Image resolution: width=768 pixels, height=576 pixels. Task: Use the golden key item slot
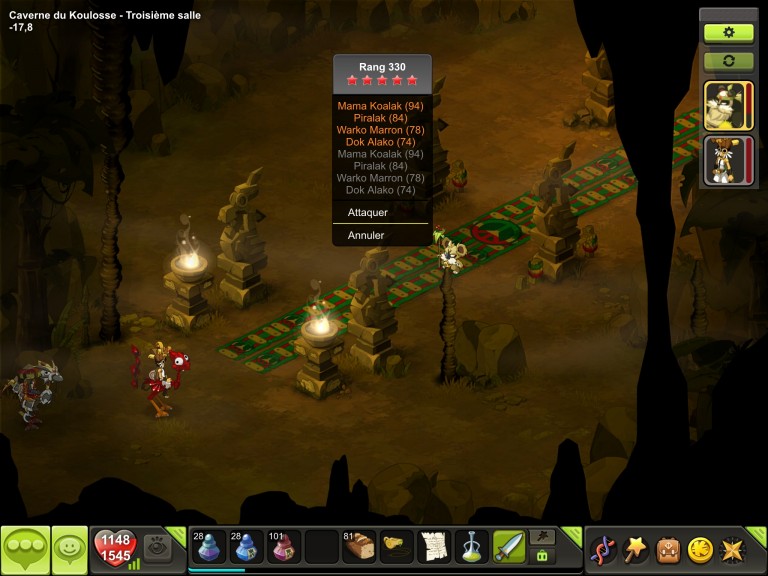pos(396,547)
